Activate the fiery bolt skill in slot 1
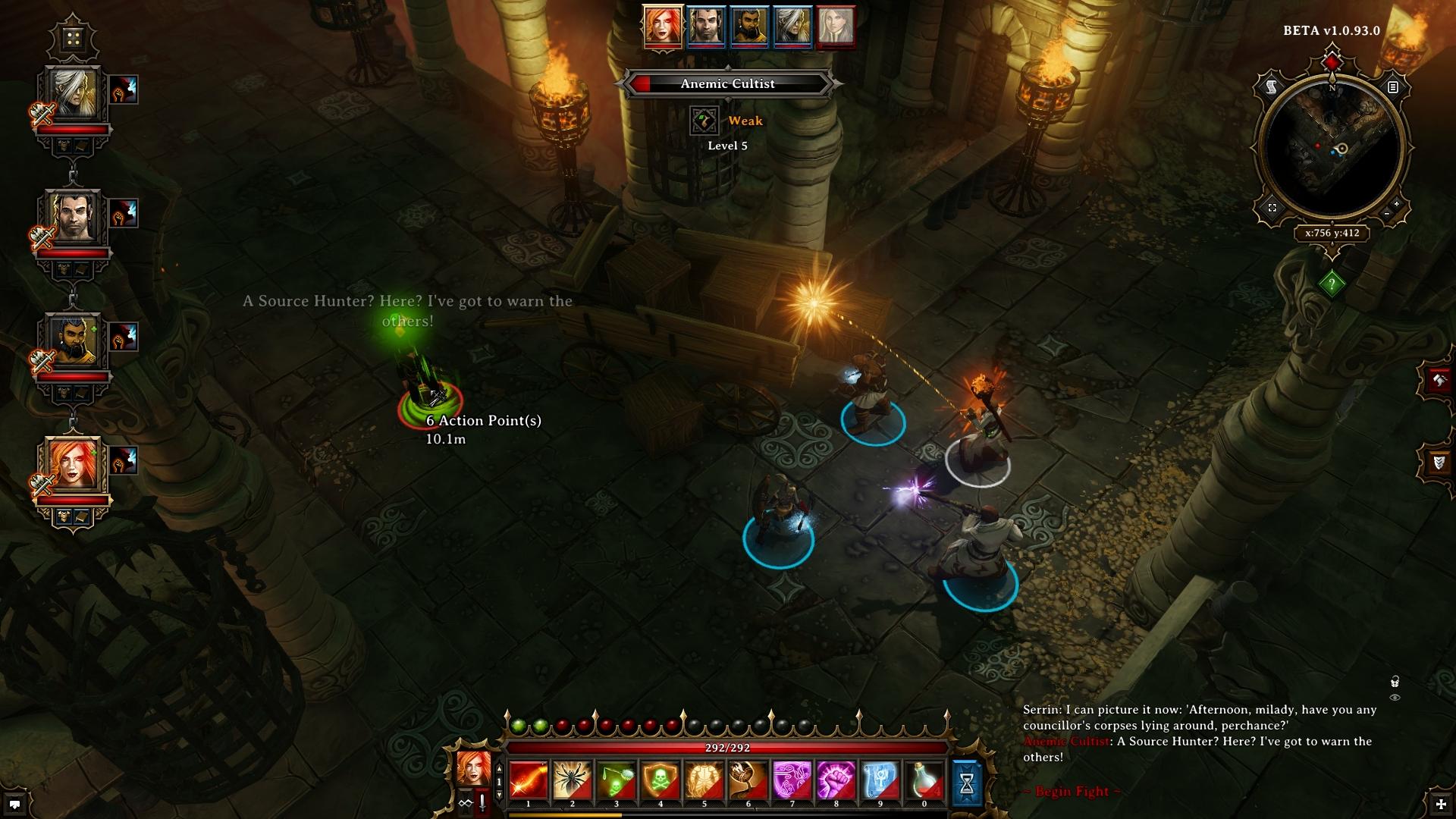 [x=529, y=780]
